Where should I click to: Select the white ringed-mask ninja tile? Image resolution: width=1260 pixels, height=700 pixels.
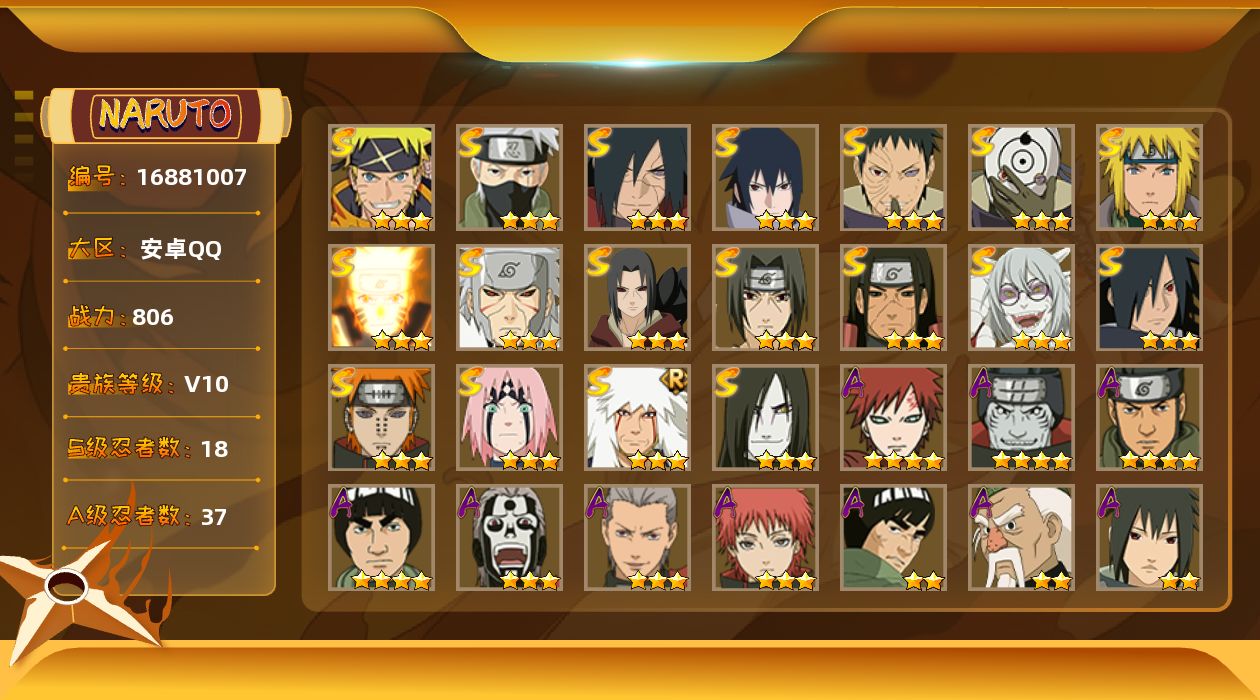point(1021,178)
